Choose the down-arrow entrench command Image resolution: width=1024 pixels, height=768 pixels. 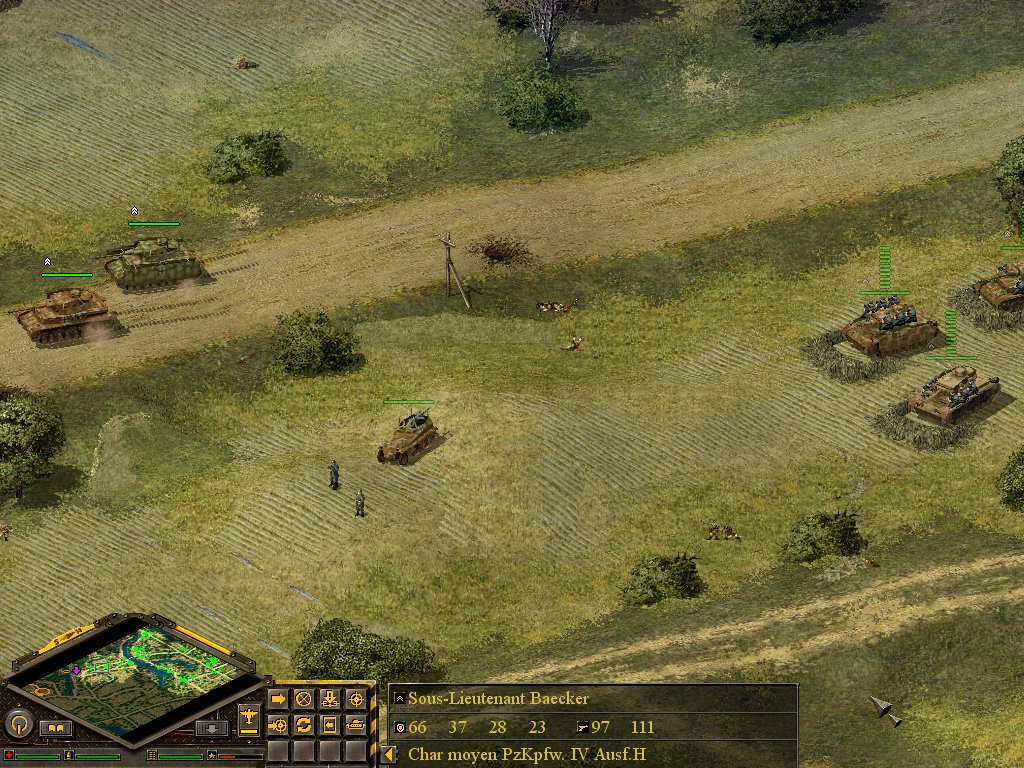[329, 699]
